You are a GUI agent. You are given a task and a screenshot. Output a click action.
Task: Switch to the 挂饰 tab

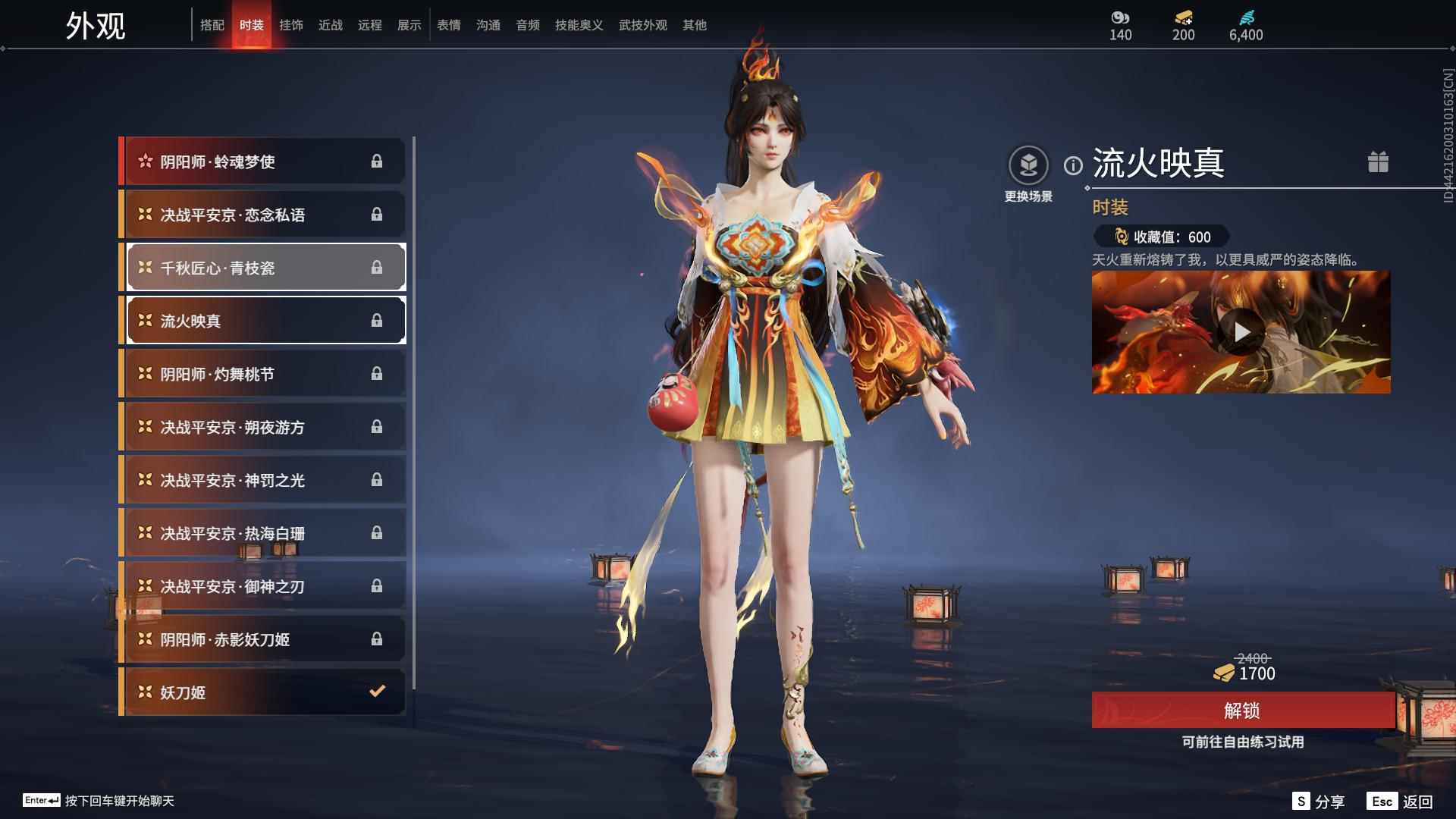pyautogui.click(x=292, y=24)
